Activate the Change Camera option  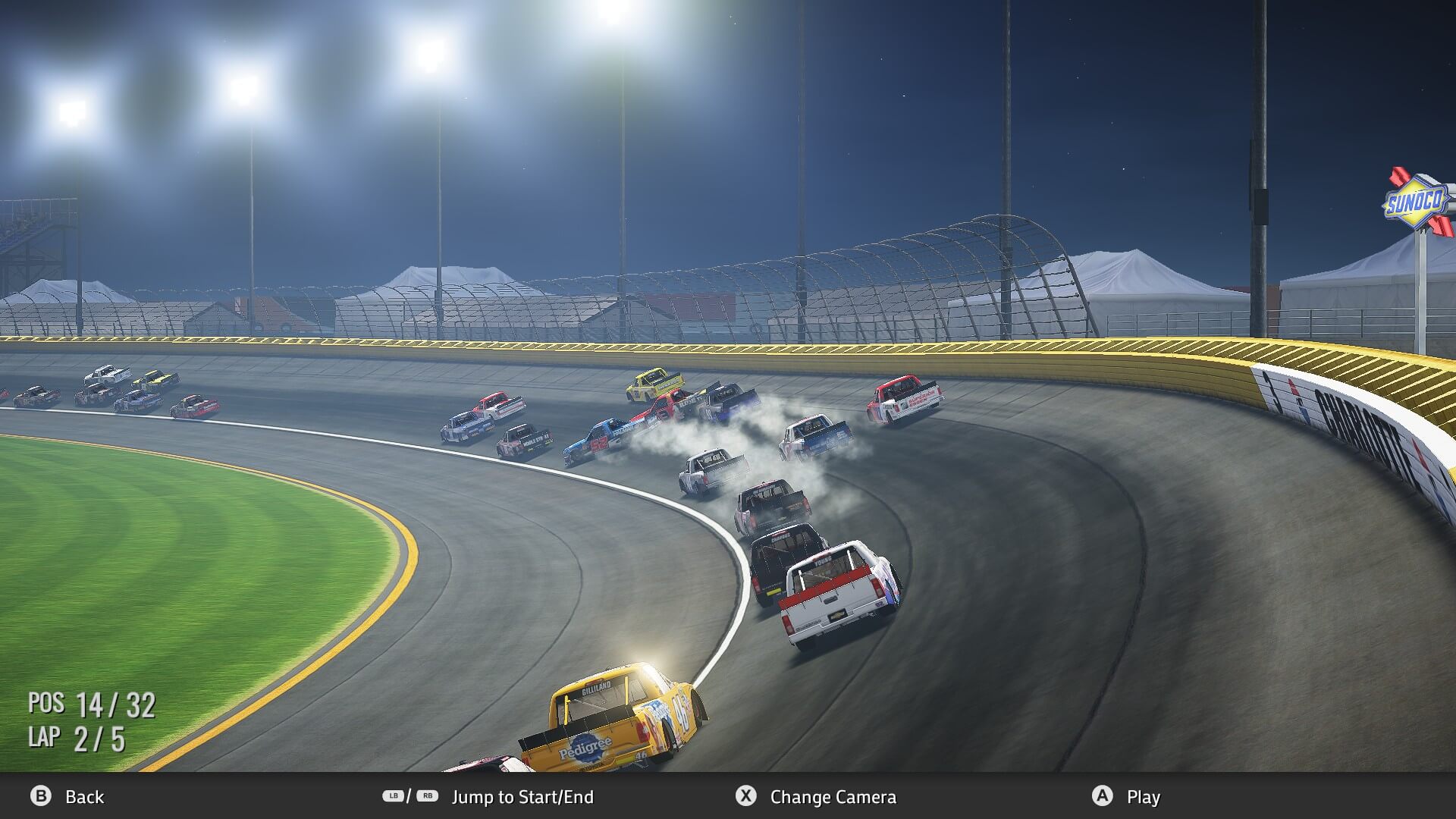[832, 797]
